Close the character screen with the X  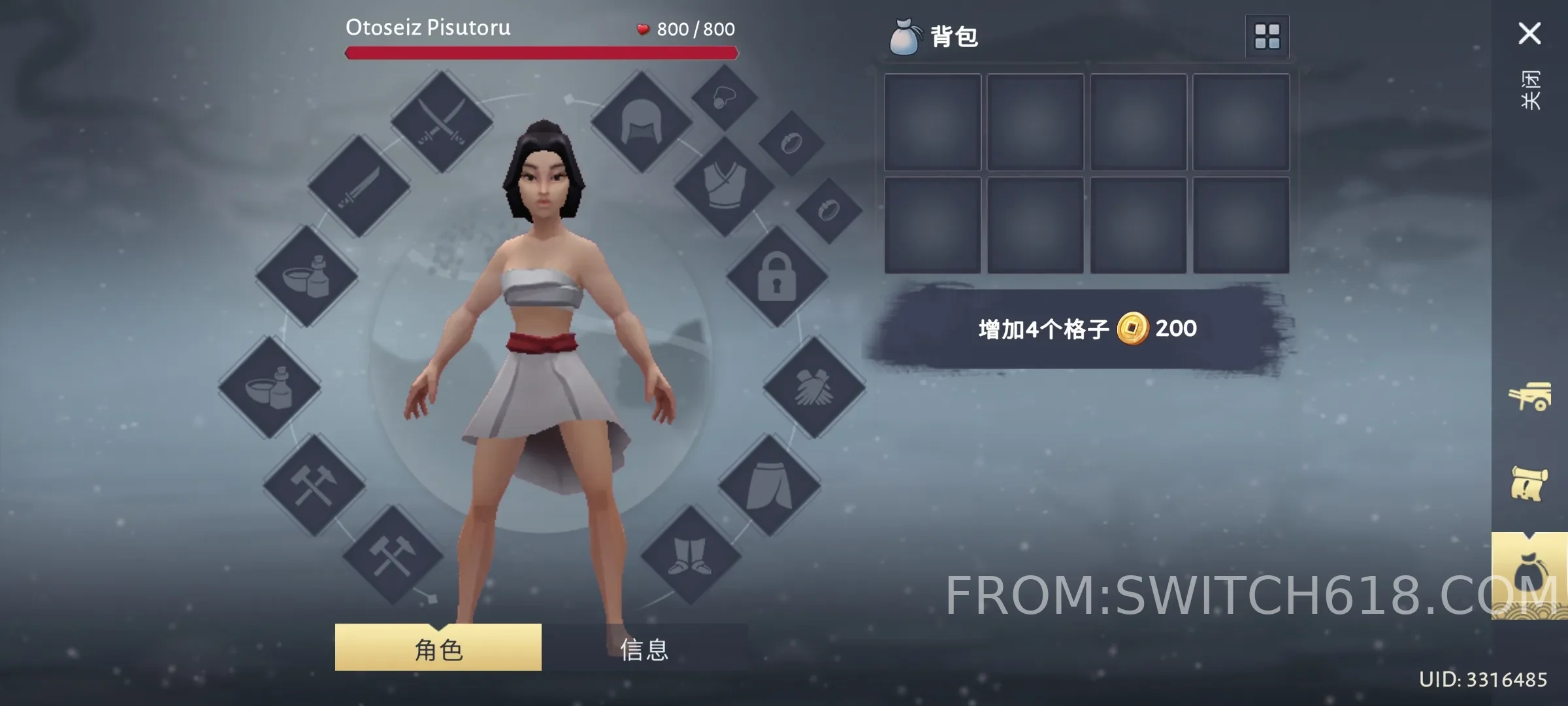(1529, 33)
